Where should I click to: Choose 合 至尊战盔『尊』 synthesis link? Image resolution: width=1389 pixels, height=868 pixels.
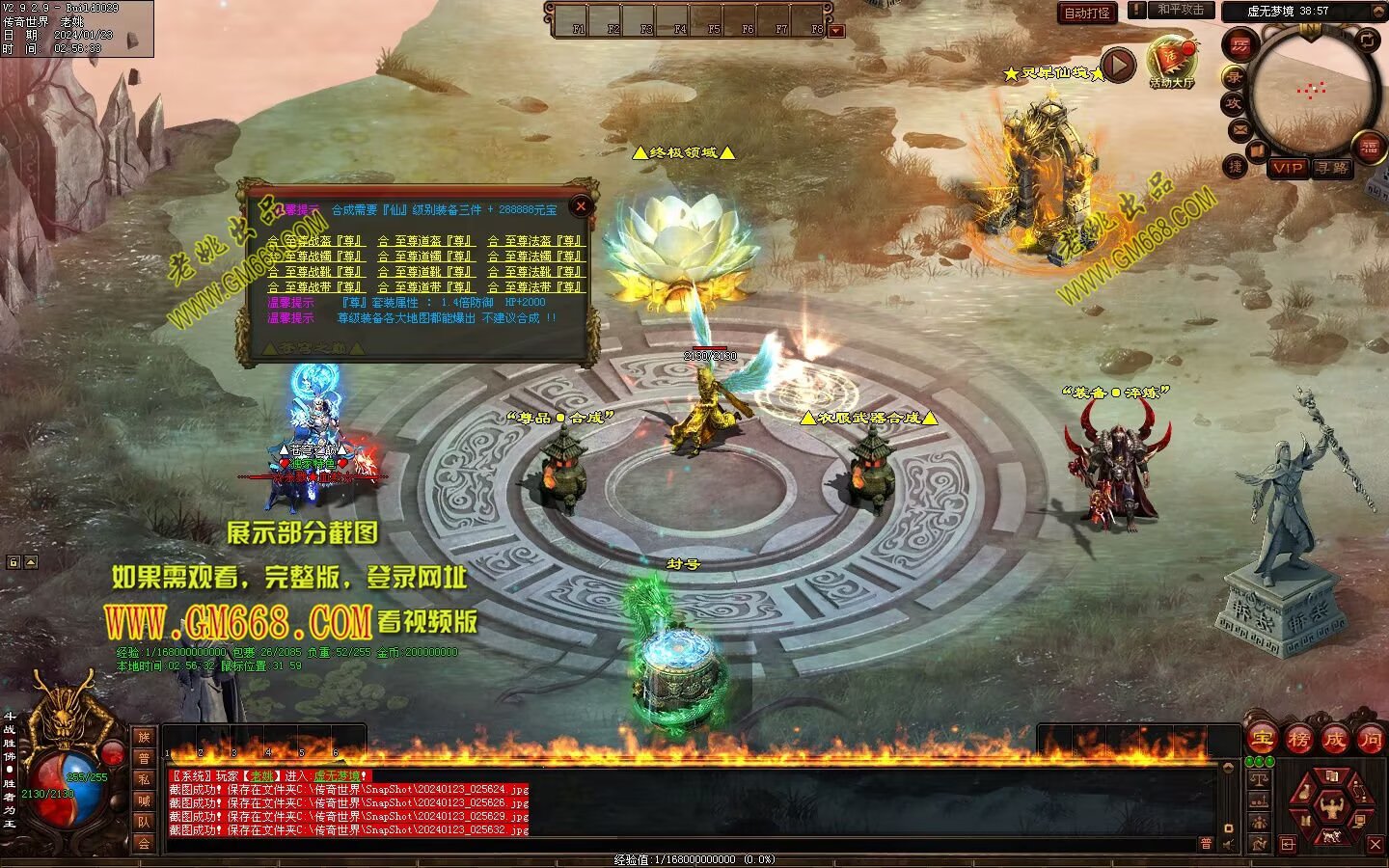click(x=314, y=241)
